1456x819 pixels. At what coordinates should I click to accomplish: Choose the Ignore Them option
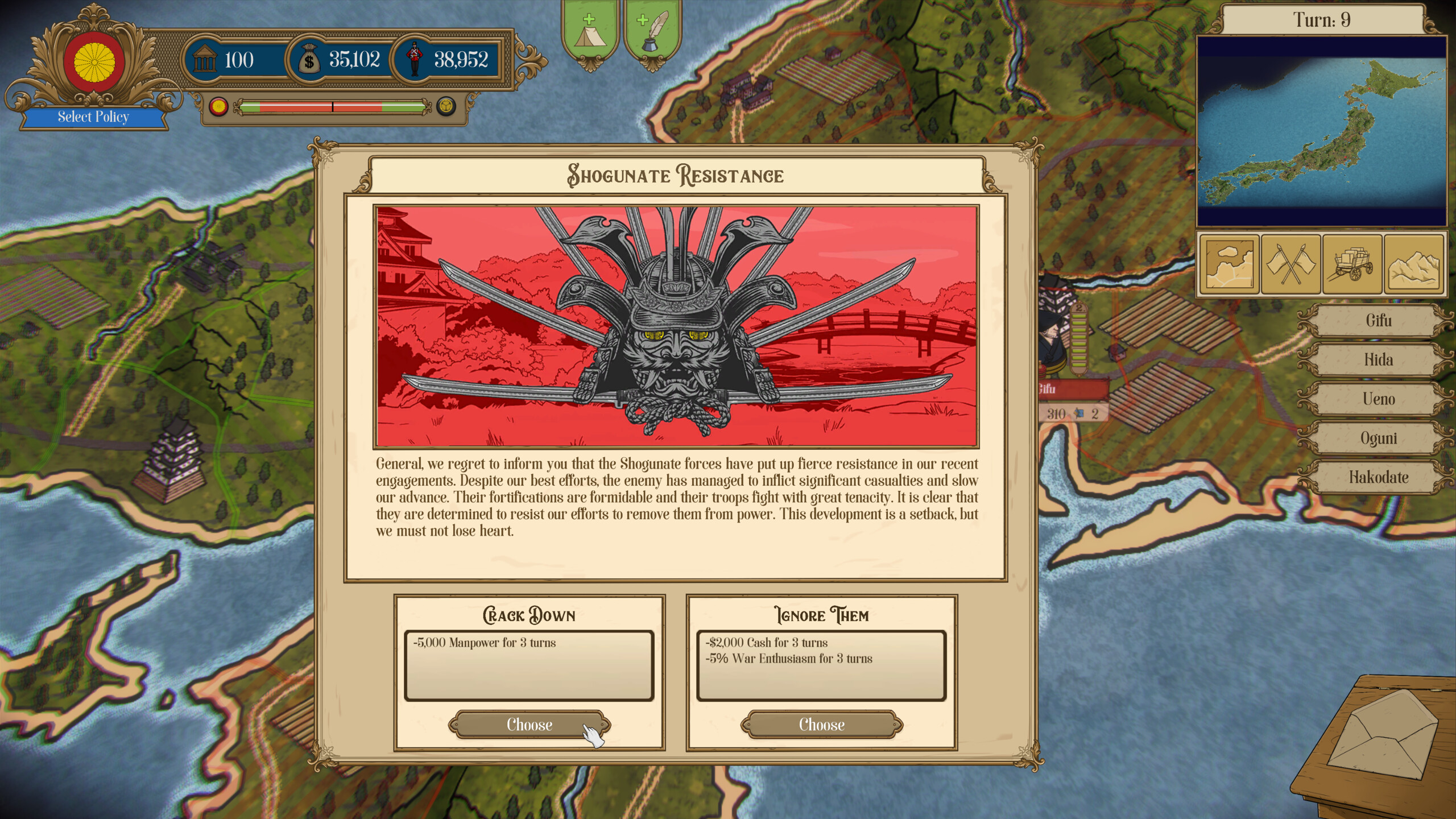pyautogui.click(x=821, y=725)
